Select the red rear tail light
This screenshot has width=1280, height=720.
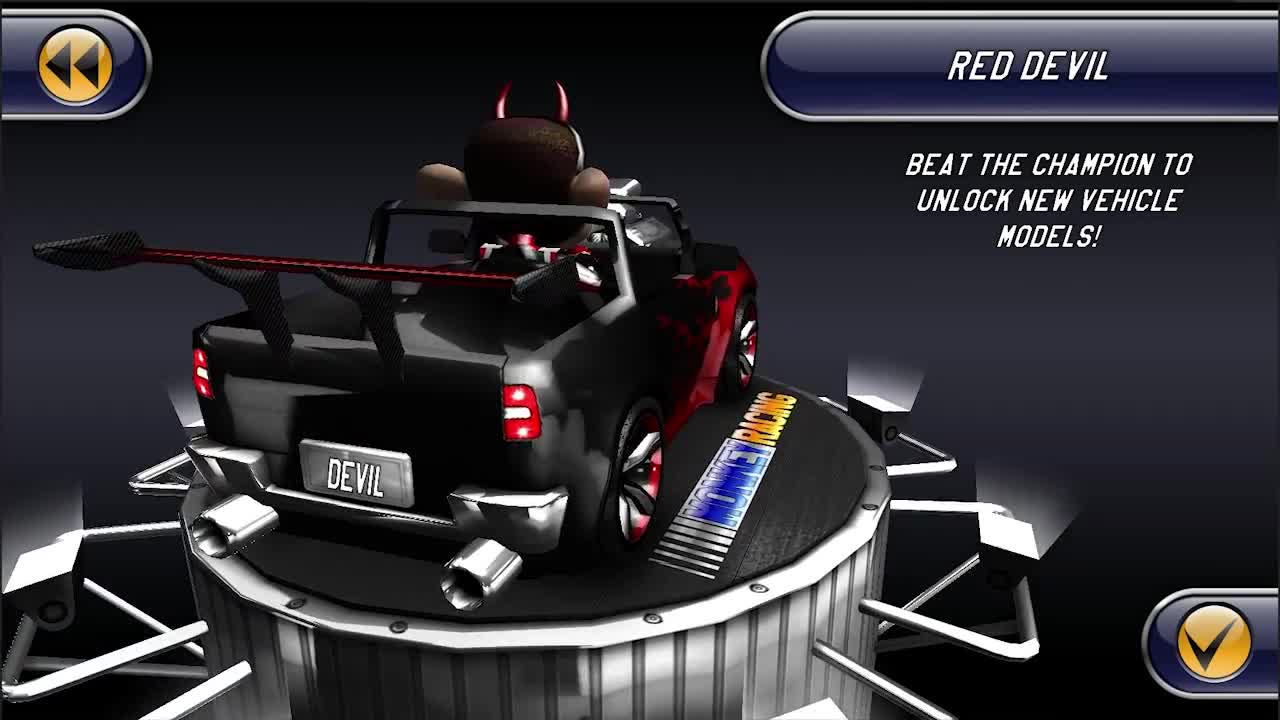(520, 410)
